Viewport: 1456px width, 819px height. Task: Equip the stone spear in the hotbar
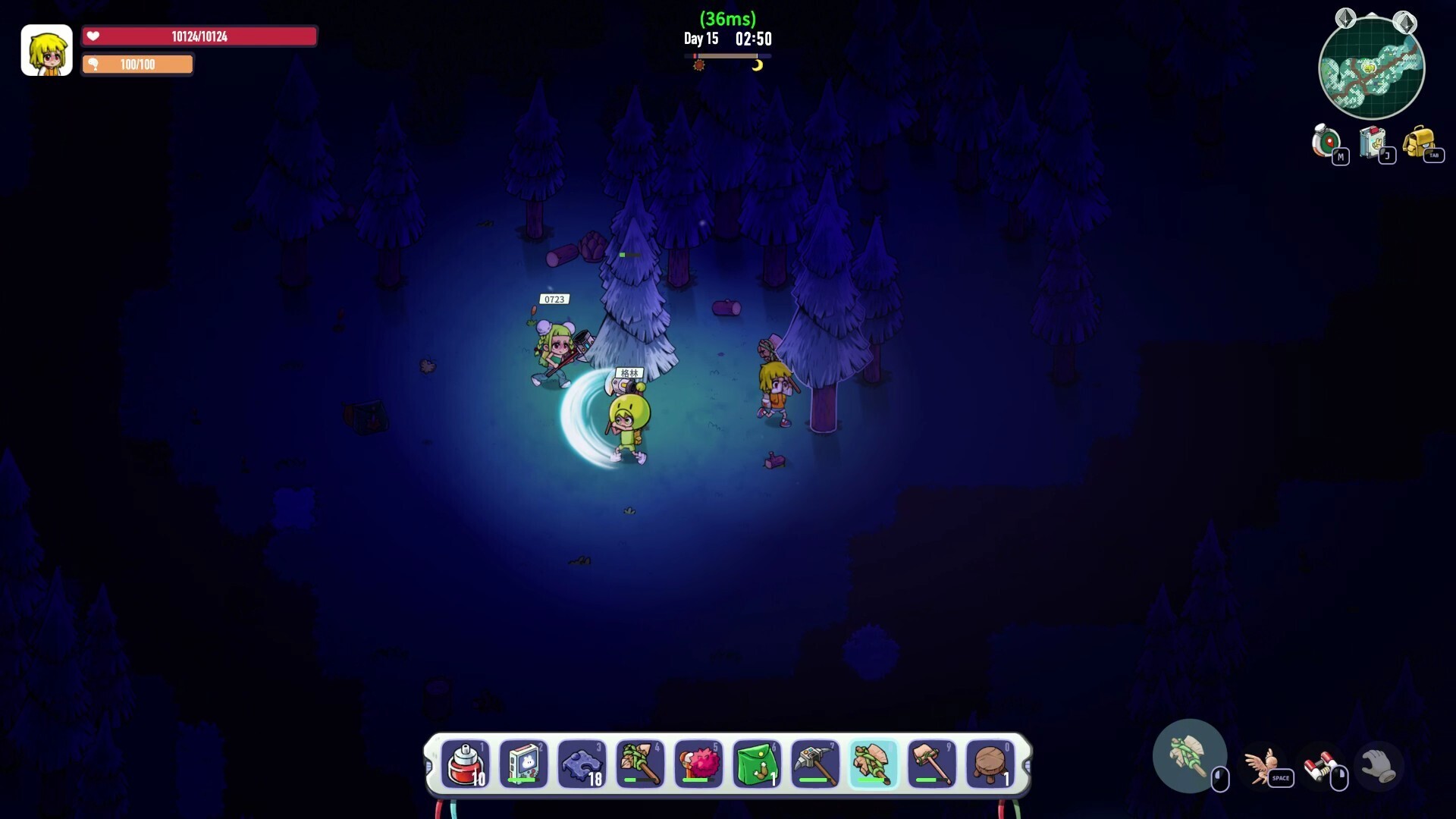pos(640,764)
